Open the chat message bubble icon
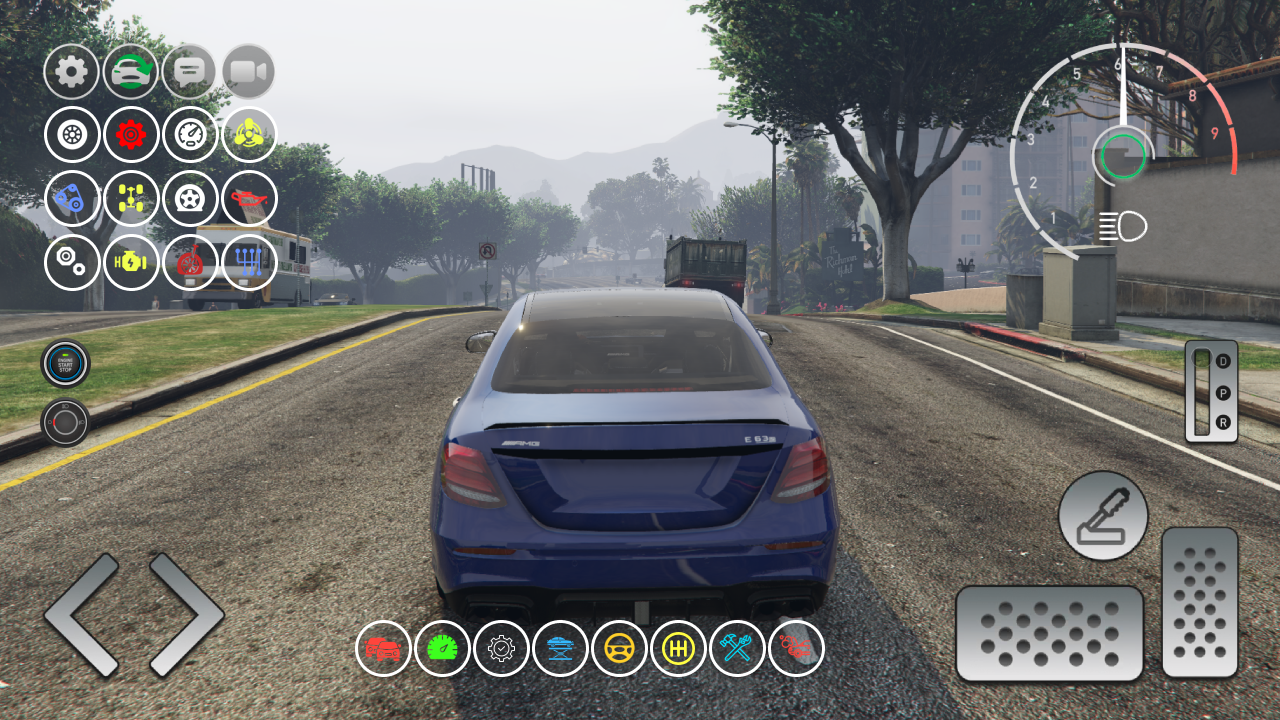The width and height of the screenshot is (1280, 720). 190,72
